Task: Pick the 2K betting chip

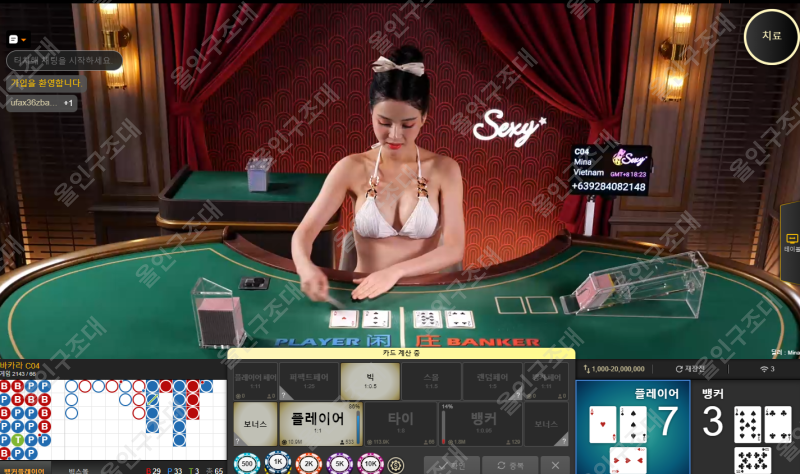Action: [x=307, y=465]
